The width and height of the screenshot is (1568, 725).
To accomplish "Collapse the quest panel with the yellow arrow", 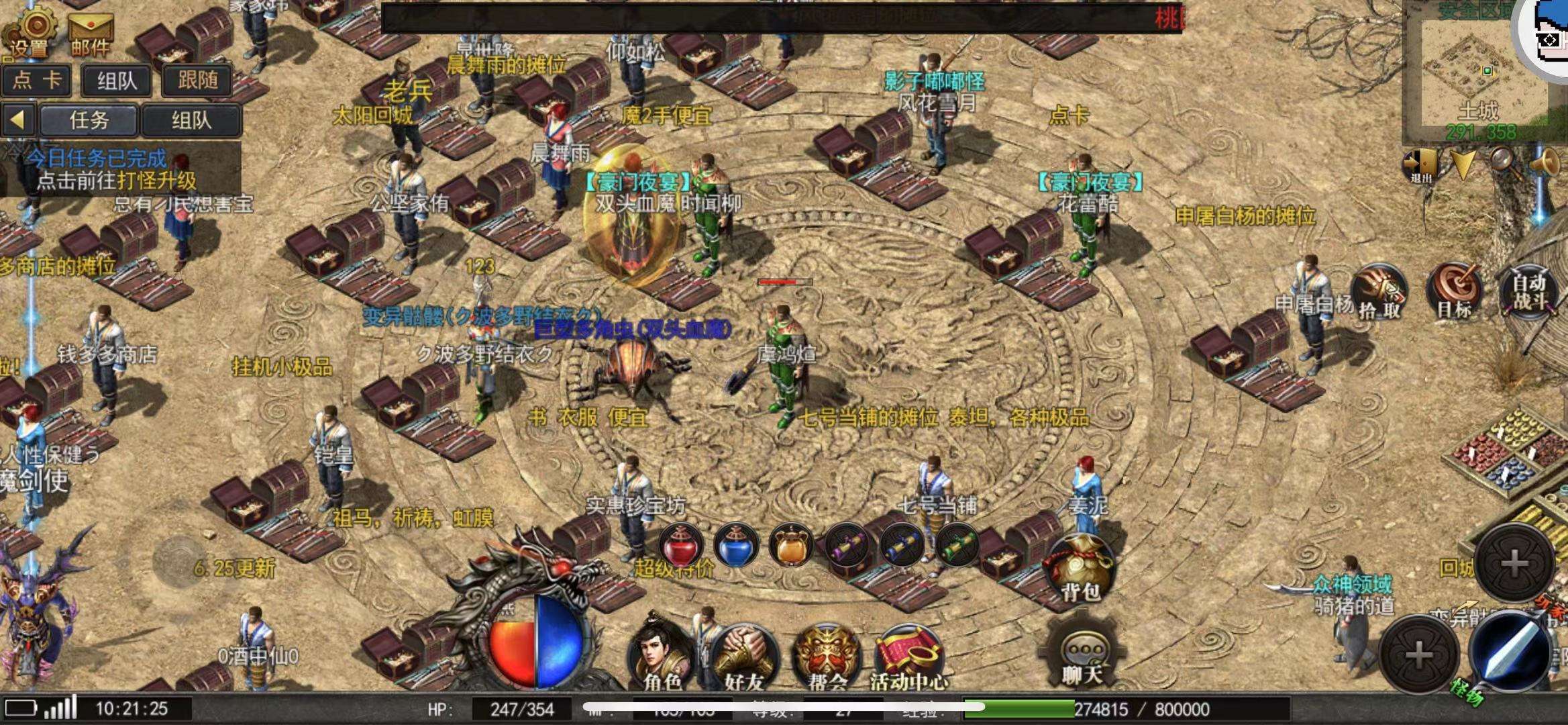I will (x=18, y=121).
